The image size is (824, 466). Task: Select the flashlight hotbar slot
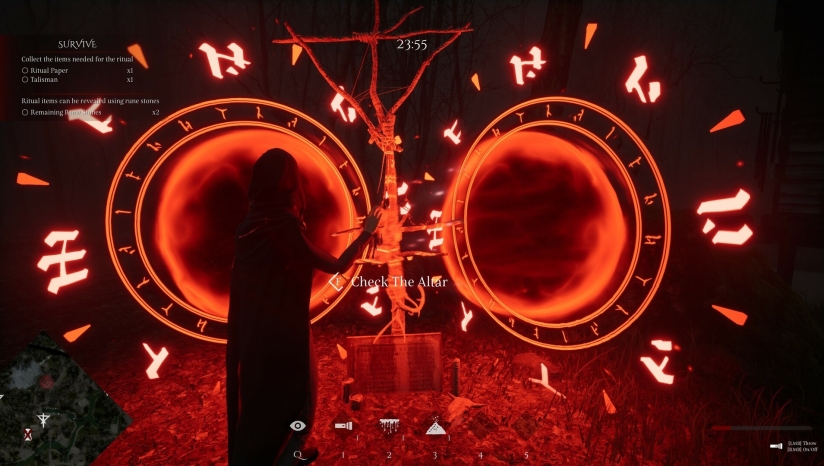click(344, 426)
